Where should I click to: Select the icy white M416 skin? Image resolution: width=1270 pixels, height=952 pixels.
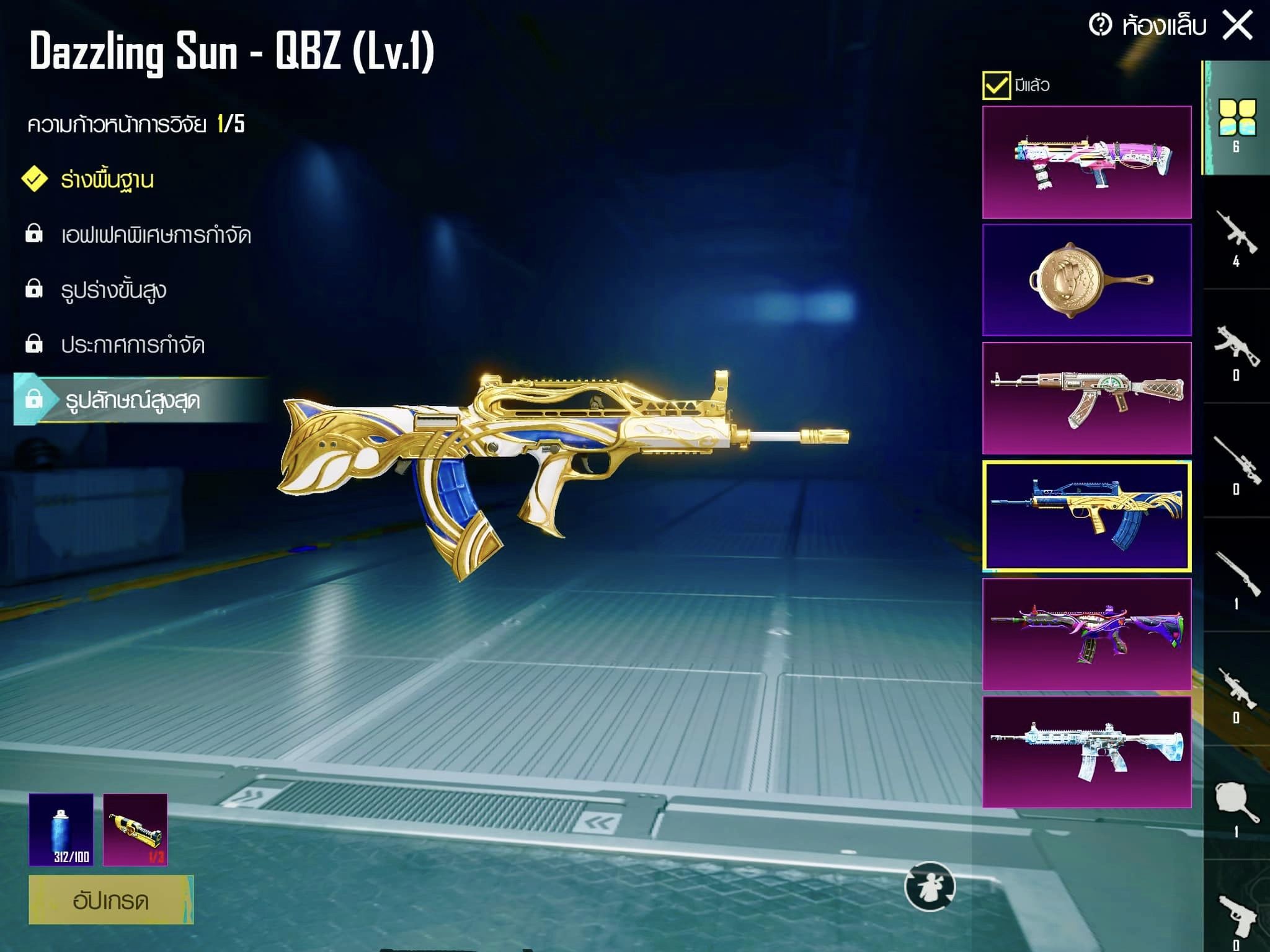click(x=1086, y=752)
